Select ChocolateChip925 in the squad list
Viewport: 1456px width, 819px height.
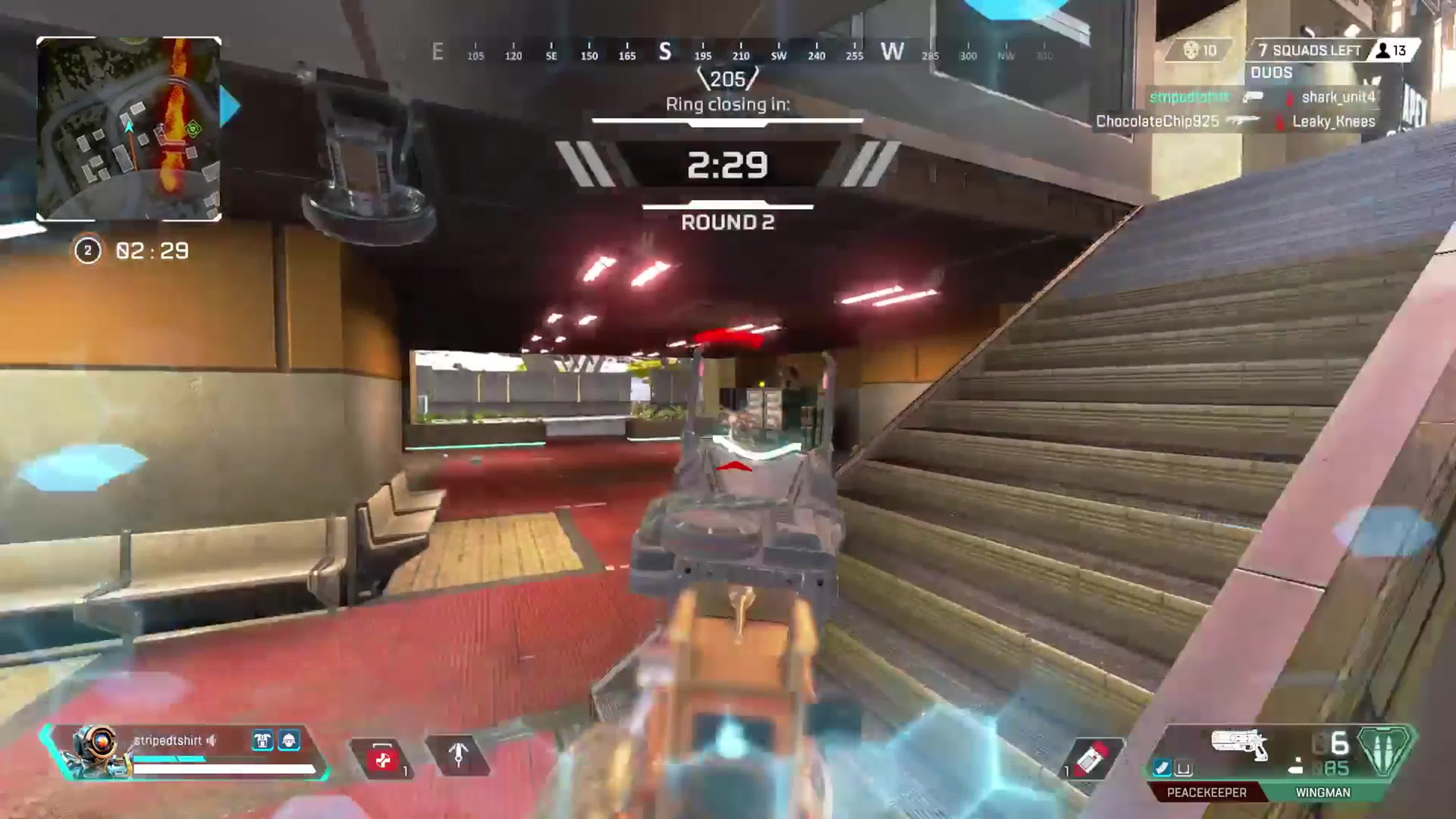1157,122
